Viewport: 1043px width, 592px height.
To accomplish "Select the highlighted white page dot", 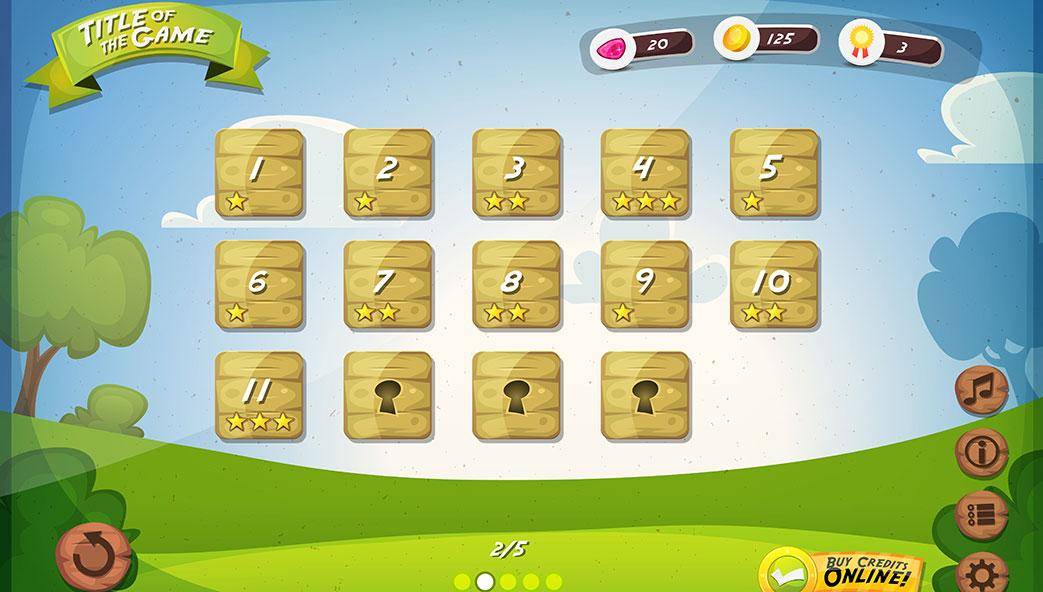I will [485, 581].
